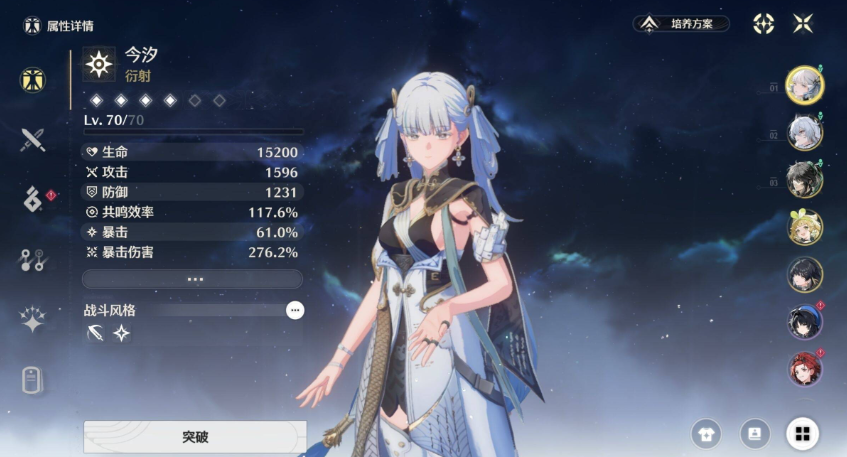
Task: Open the echoes tab with the red alert
Action: [x=33, y=199]
